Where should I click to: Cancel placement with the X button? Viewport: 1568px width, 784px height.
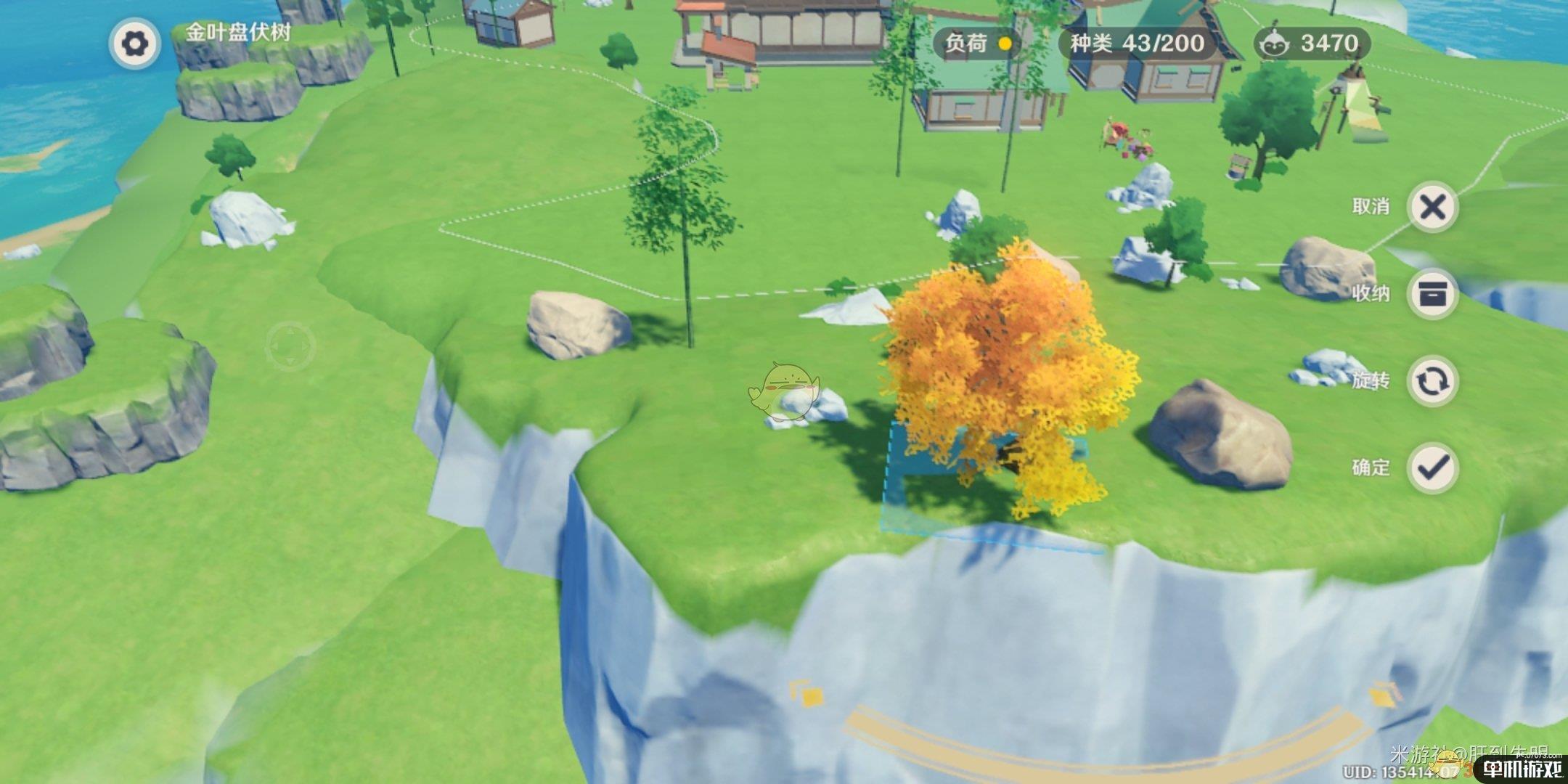coord(1432,208)
